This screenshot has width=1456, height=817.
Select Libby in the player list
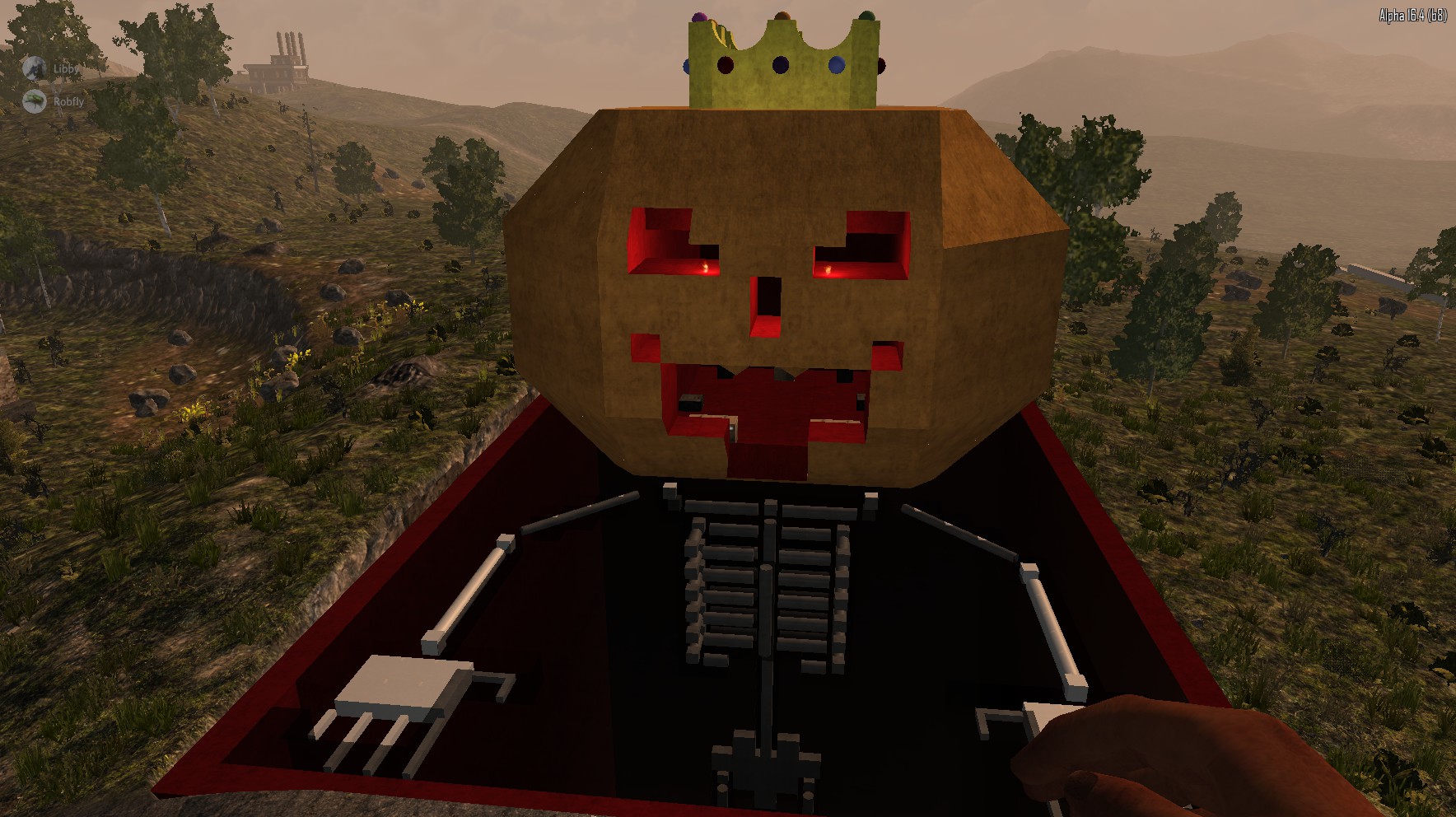(x=65, y=68)
